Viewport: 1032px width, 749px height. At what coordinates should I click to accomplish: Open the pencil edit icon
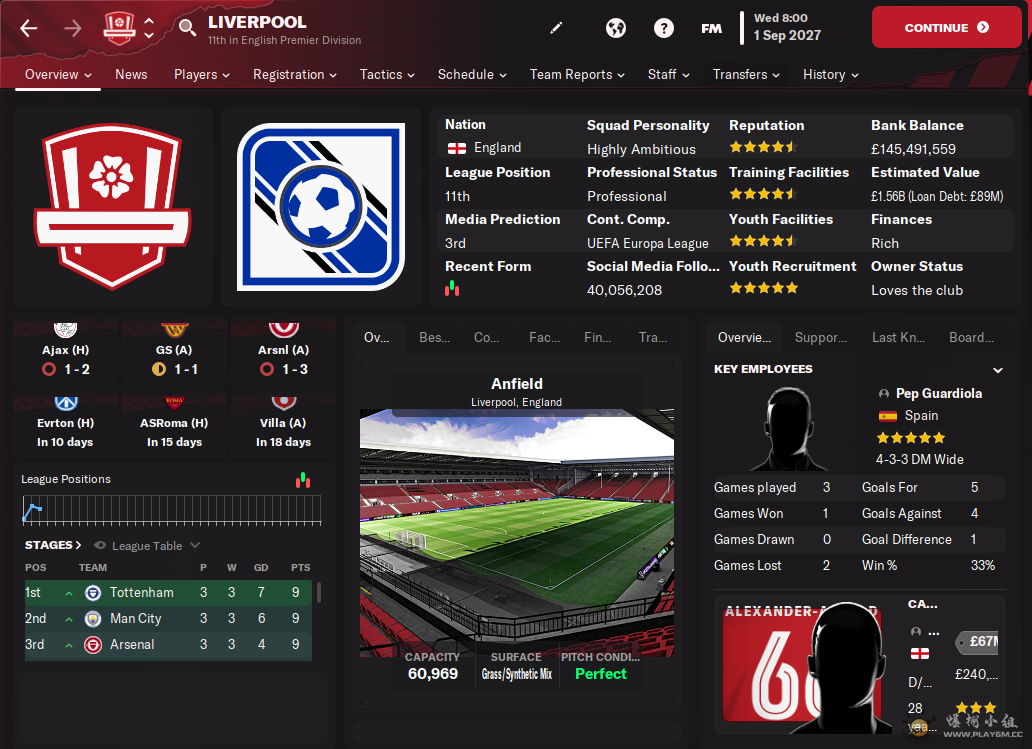(557, 28)
